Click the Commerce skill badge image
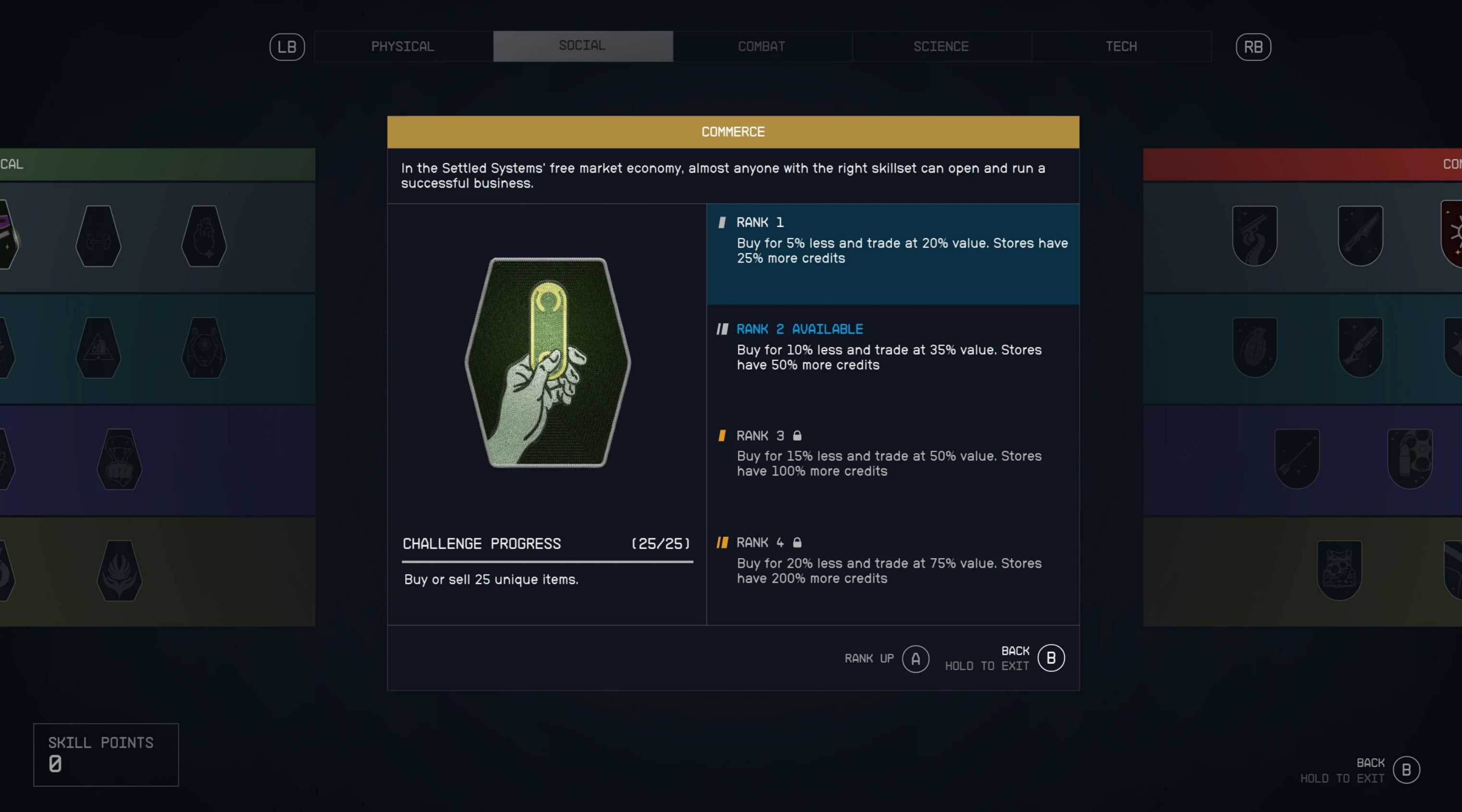This screenshot has height=812, width=1462. 547,362
